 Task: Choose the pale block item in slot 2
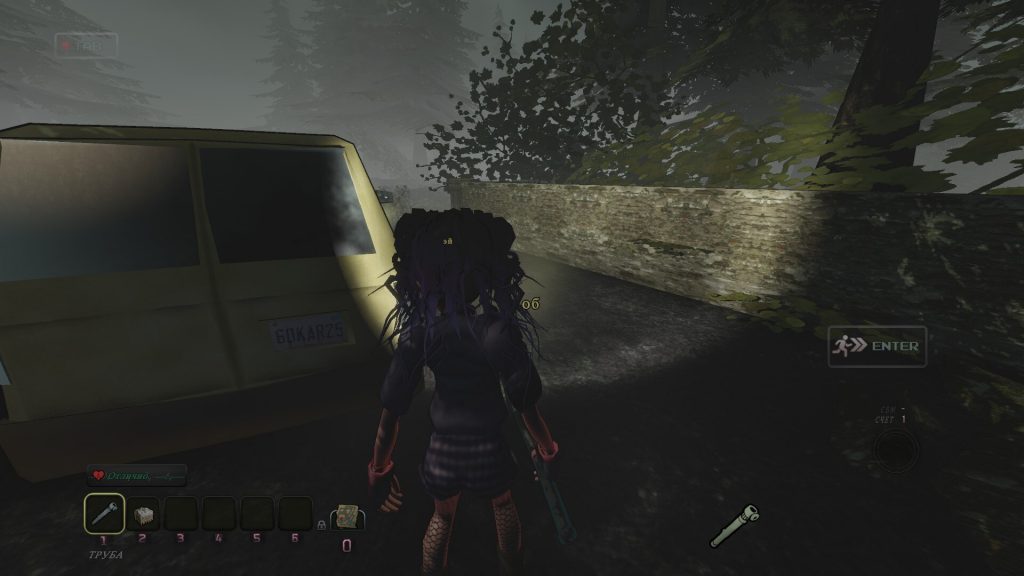click(143, 515)
